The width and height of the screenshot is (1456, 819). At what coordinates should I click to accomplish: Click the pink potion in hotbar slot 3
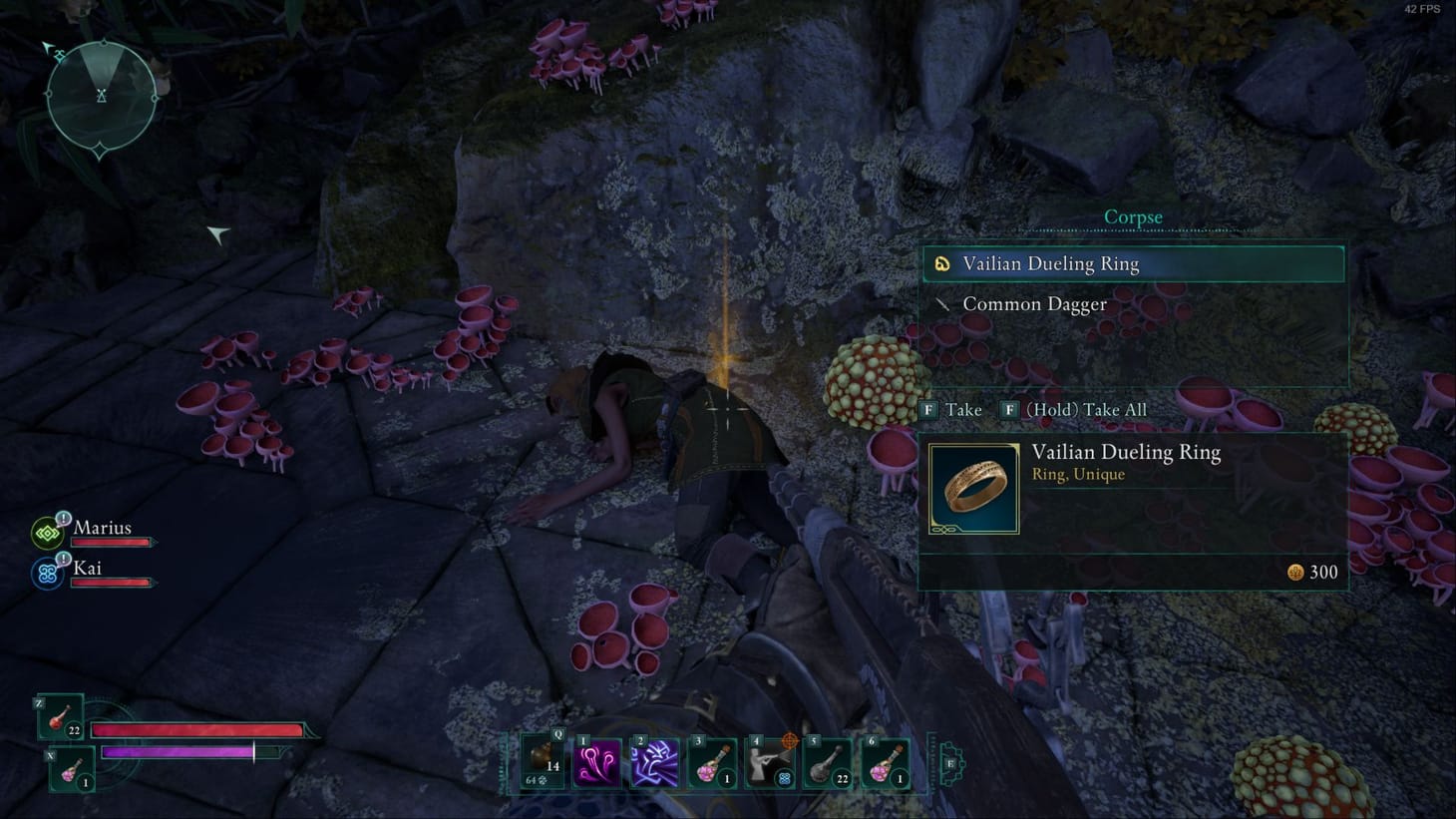point(713,763)
